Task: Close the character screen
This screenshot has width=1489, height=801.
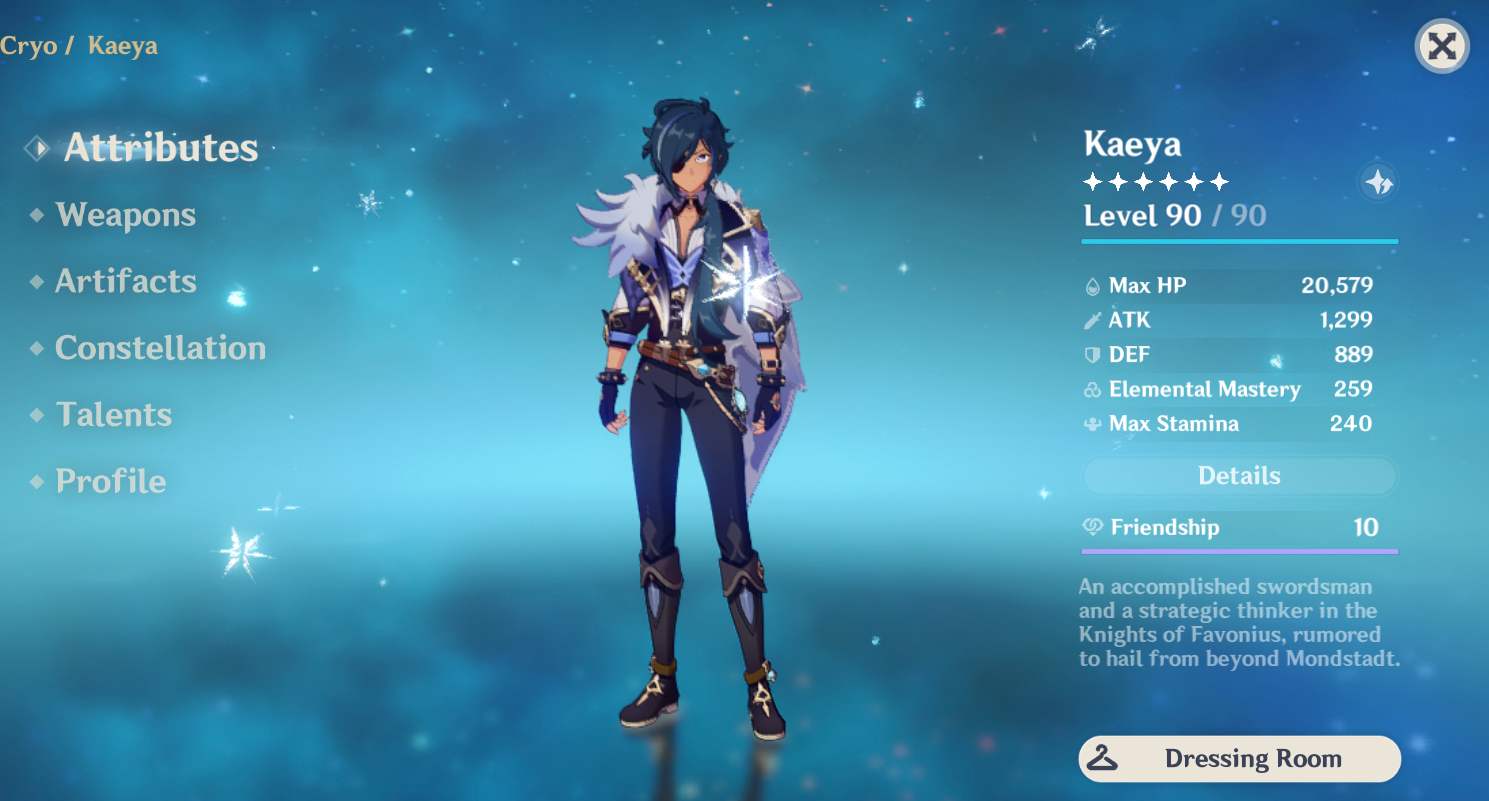Action: (1441, 46)
